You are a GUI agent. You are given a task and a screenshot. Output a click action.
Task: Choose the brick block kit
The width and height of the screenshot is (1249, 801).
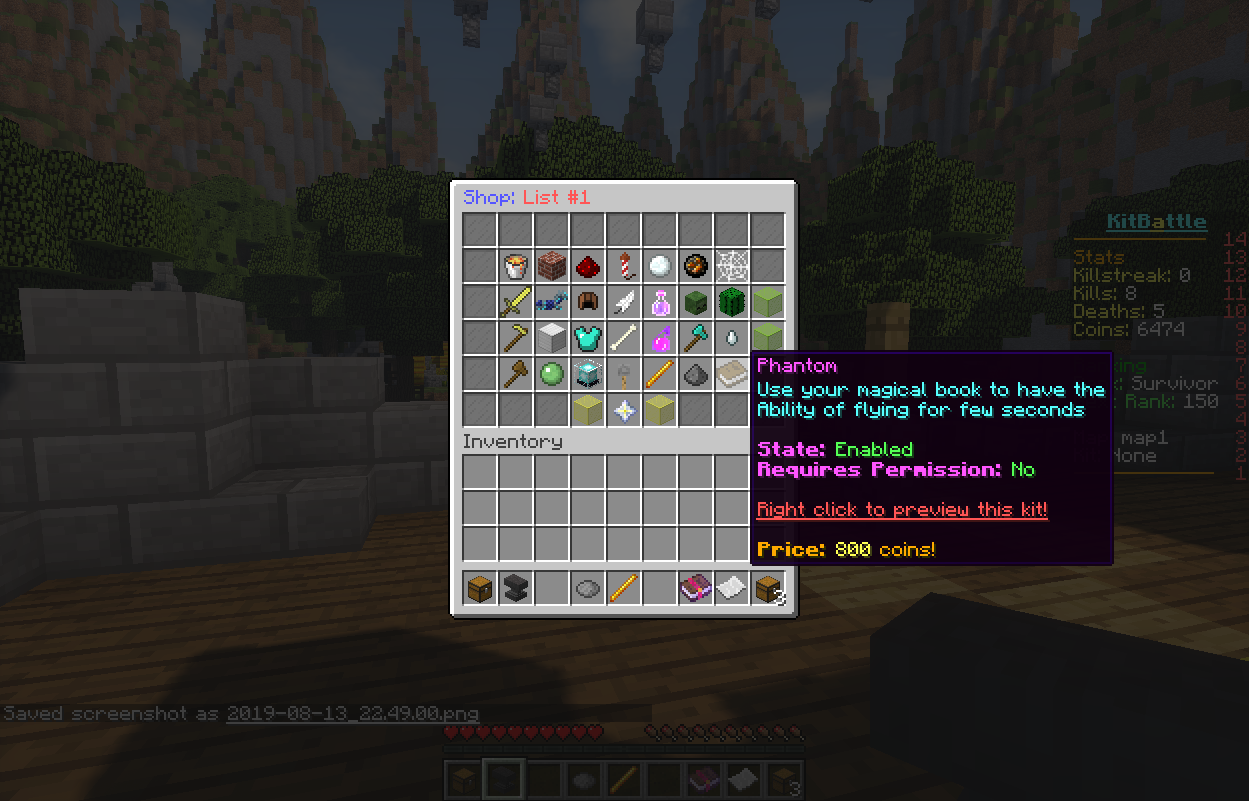(552, 266)
